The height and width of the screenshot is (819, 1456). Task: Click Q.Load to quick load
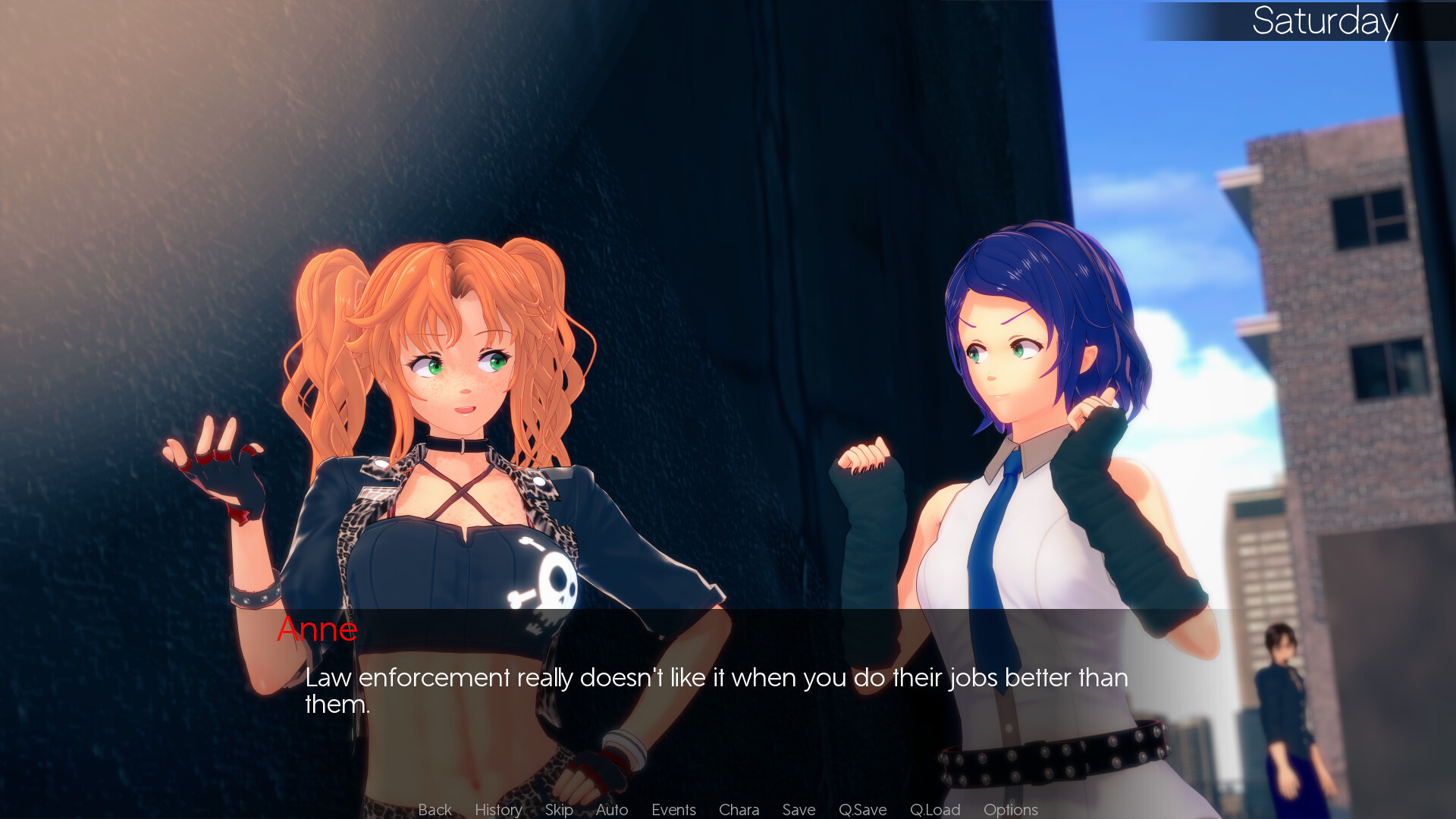(935, 810)
